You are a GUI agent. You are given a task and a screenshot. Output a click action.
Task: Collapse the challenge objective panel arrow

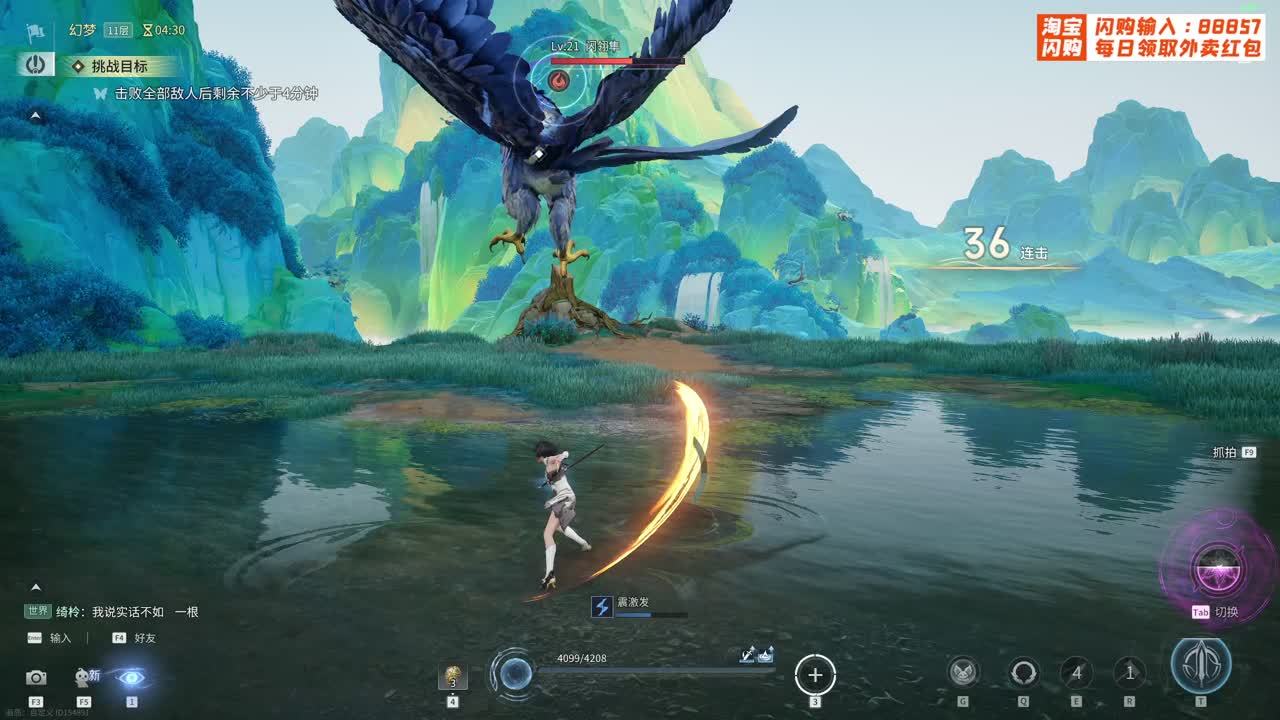[x=35, y=116]
